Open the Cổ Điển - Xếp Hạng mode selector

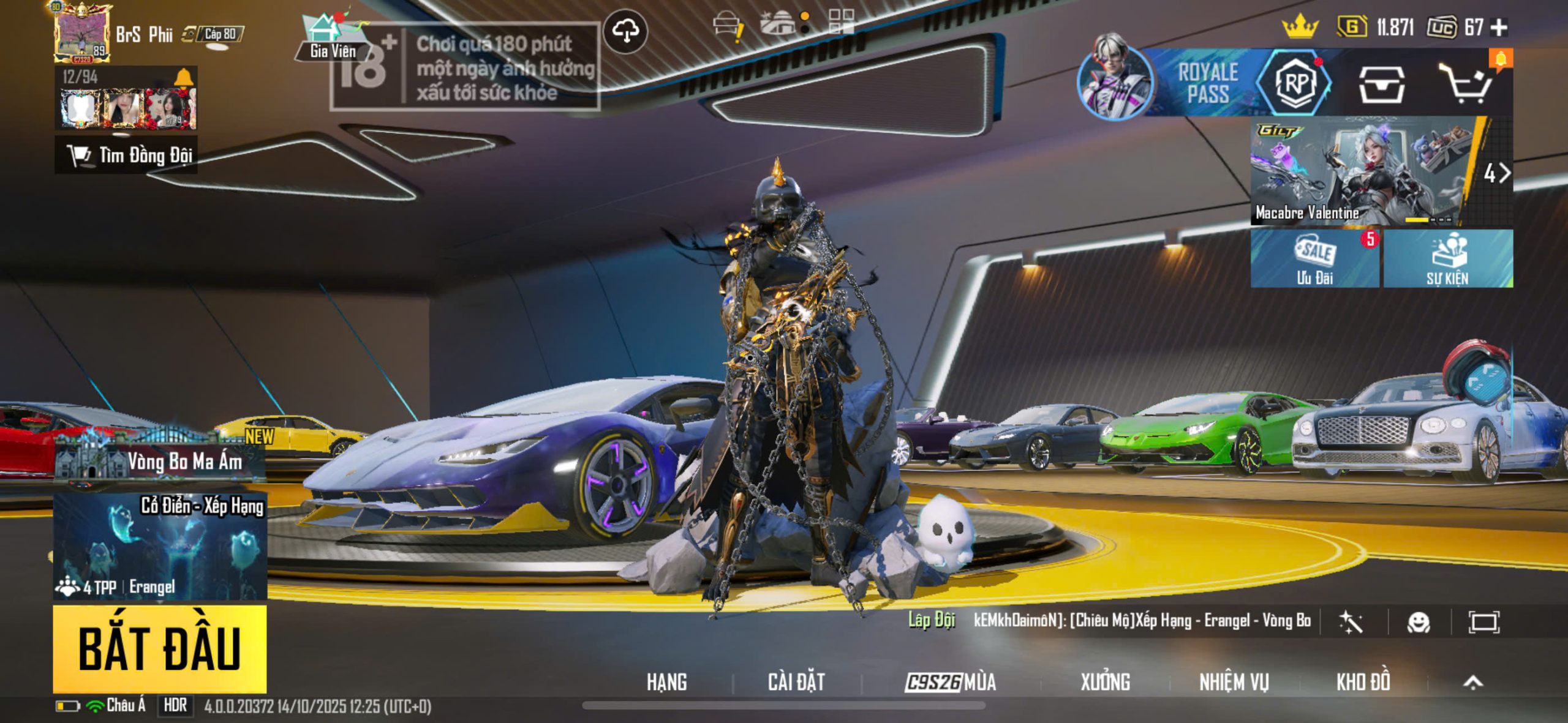coord(160,546)
